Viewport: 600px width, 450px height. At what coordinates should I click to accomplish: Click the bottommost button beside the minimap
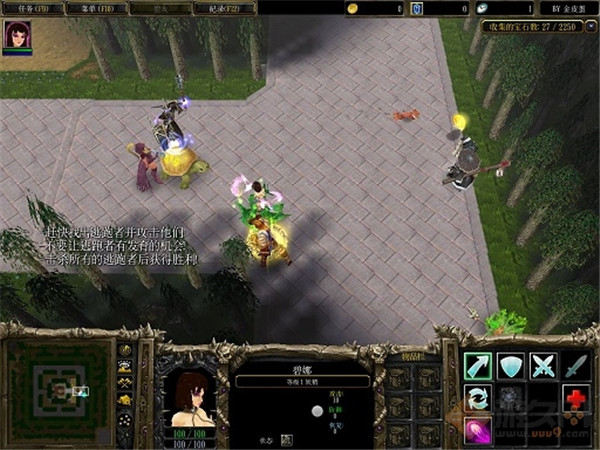click(x=125, y=418)
